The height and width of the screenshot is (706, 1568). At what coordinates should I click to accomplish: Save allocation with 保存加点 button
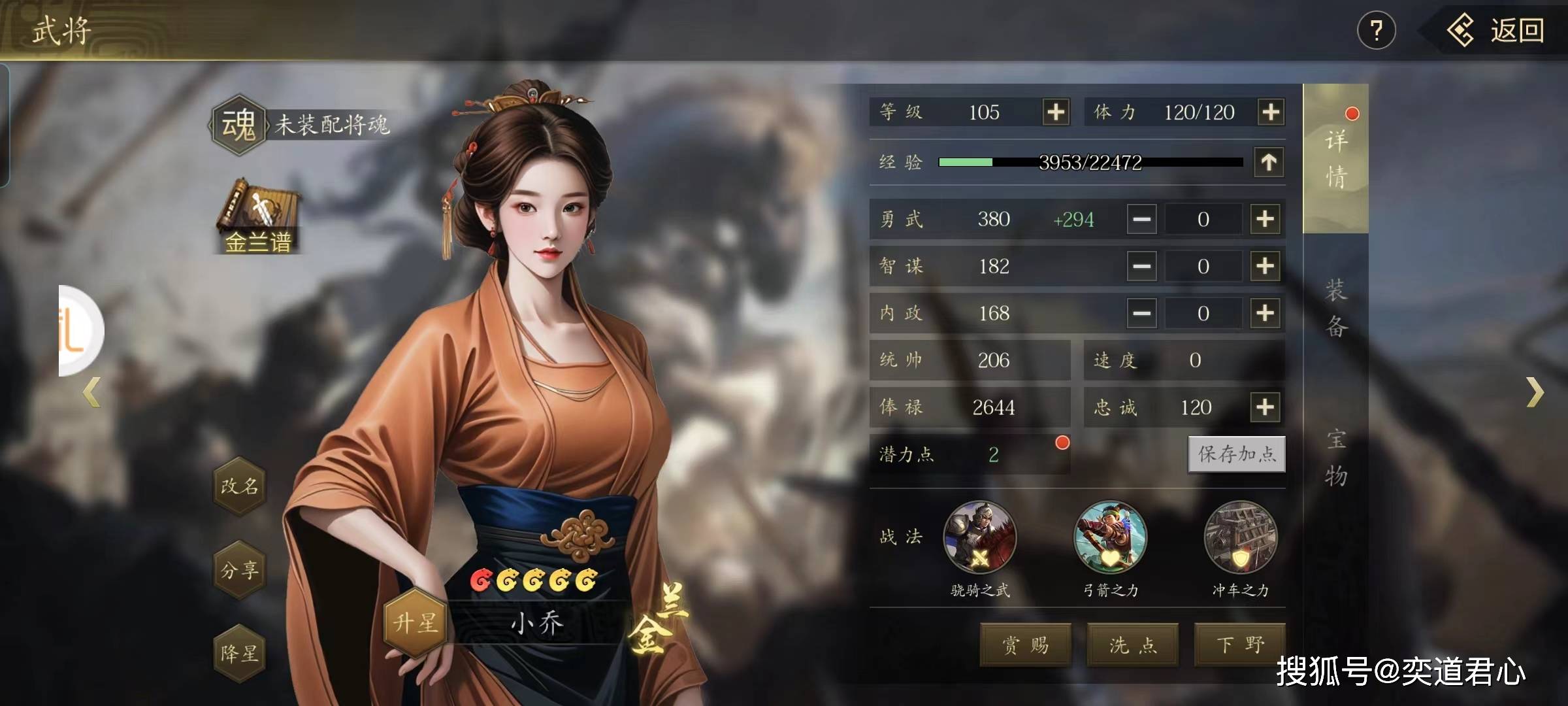click(1236, 454)
